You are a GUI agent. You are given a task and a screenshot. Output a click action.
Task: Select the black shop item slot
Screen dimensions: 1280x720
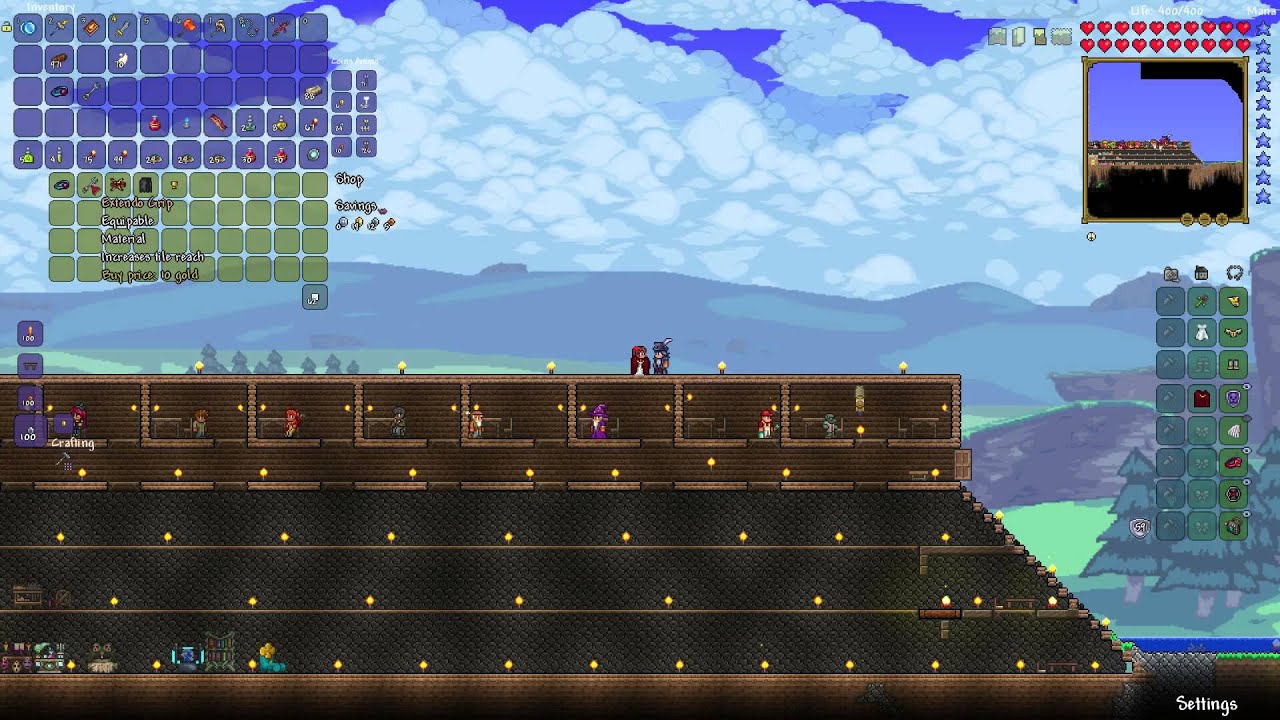coord(146,186)
